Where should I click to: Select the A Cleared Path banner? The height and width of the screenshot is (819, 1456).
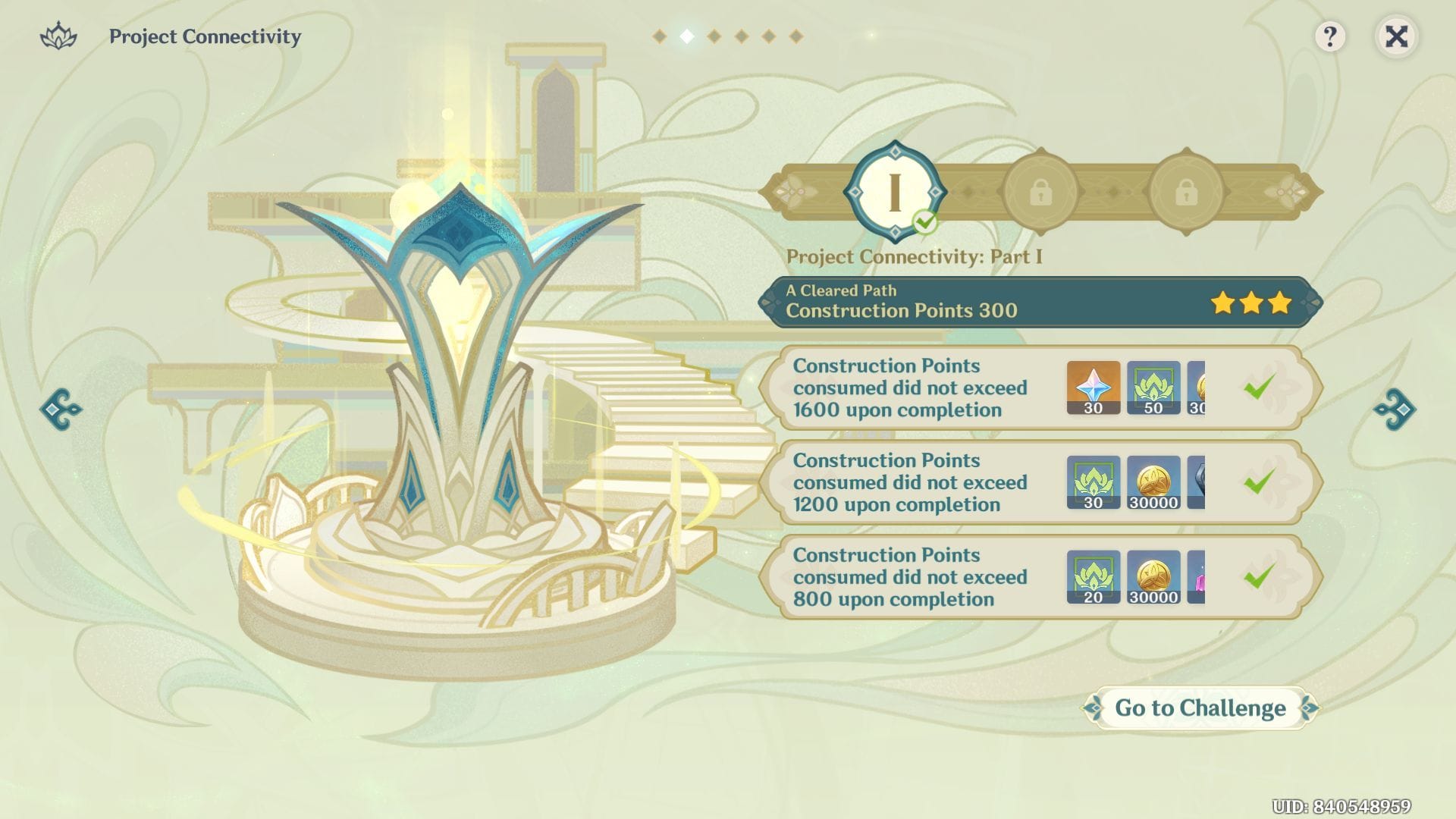(x=842, y=290)
